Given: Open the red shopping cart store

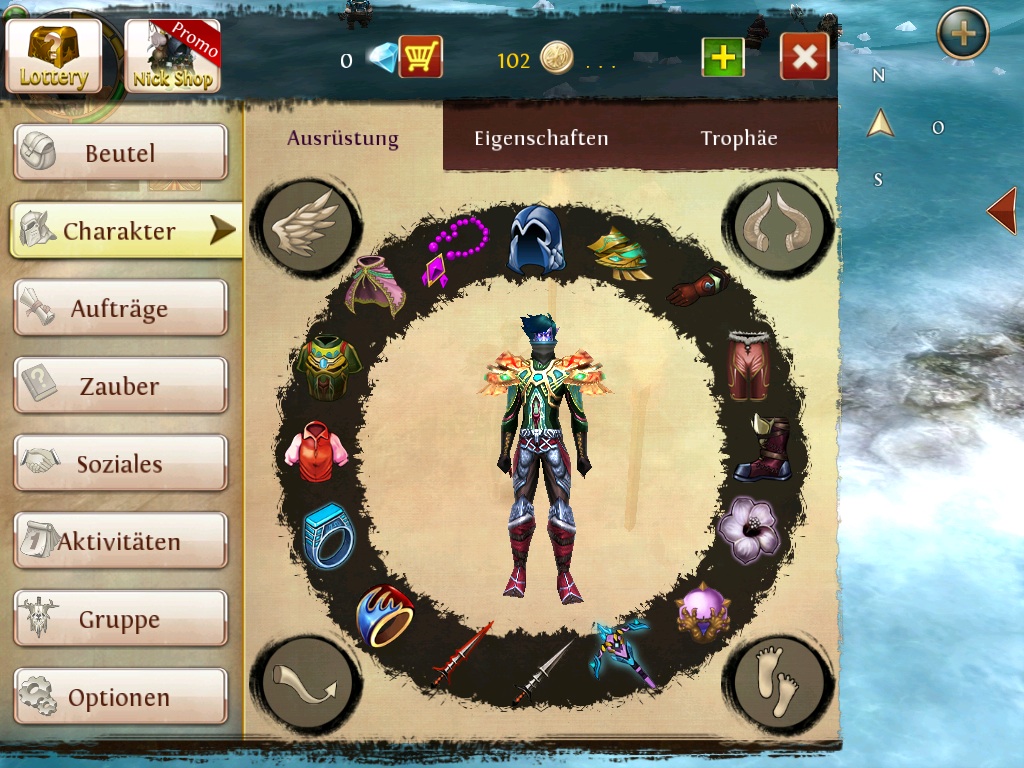Looking at the screenshot, I should tap(421, 58).
